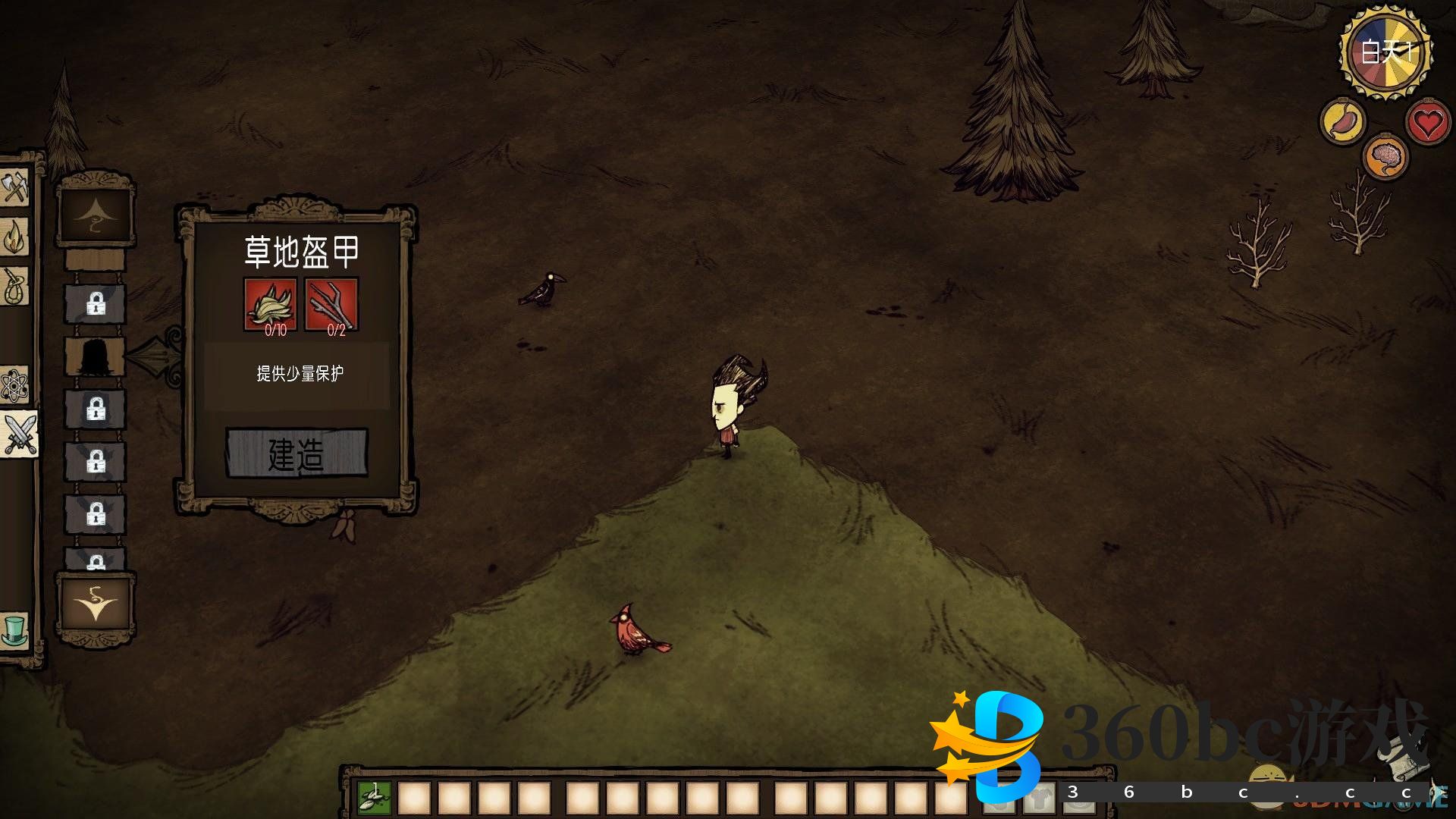This screenshot has height=819, width=1456.
Task: Click the 建造 build button
Action: (297, 453)
